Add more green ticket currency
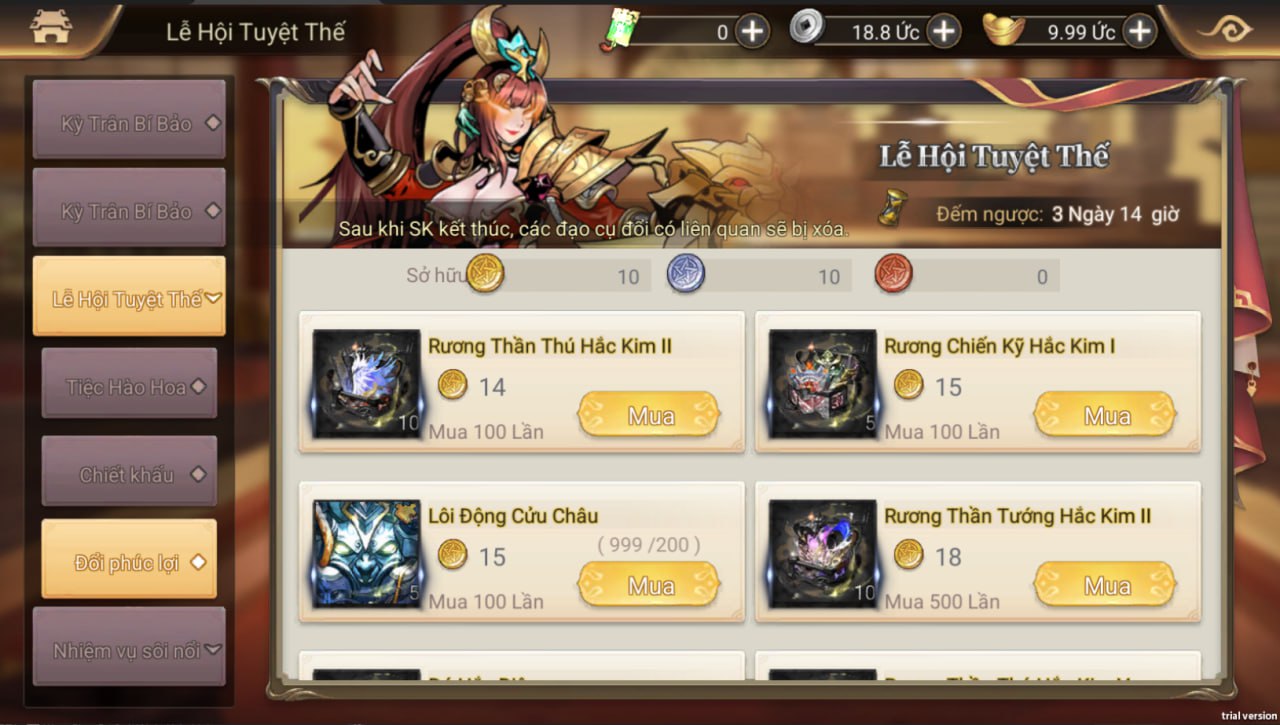This screenshot has height=725, width=1280. [x=752, y=32]
